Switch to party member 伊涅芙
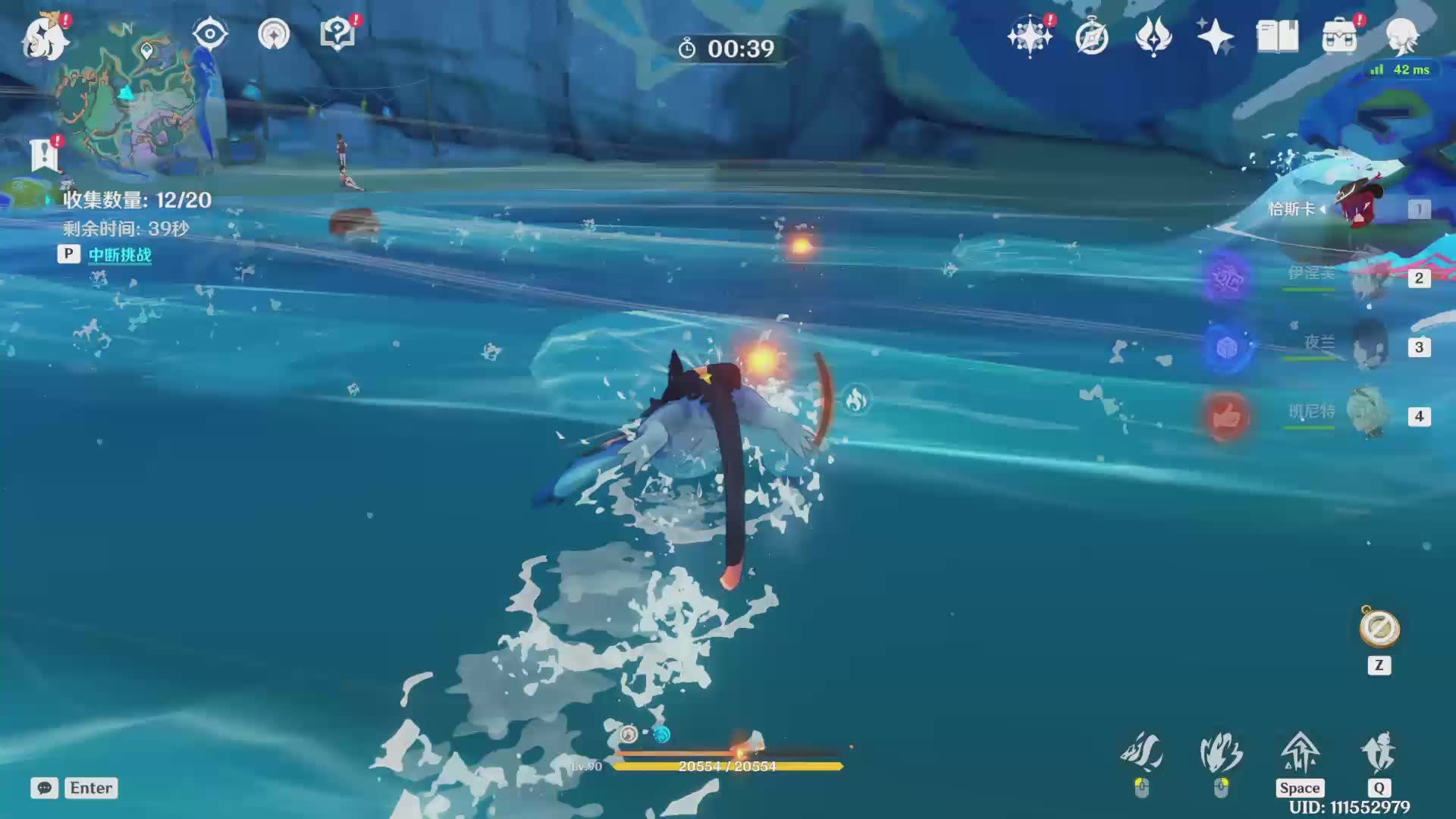1456x819 pixels. 1368,278
